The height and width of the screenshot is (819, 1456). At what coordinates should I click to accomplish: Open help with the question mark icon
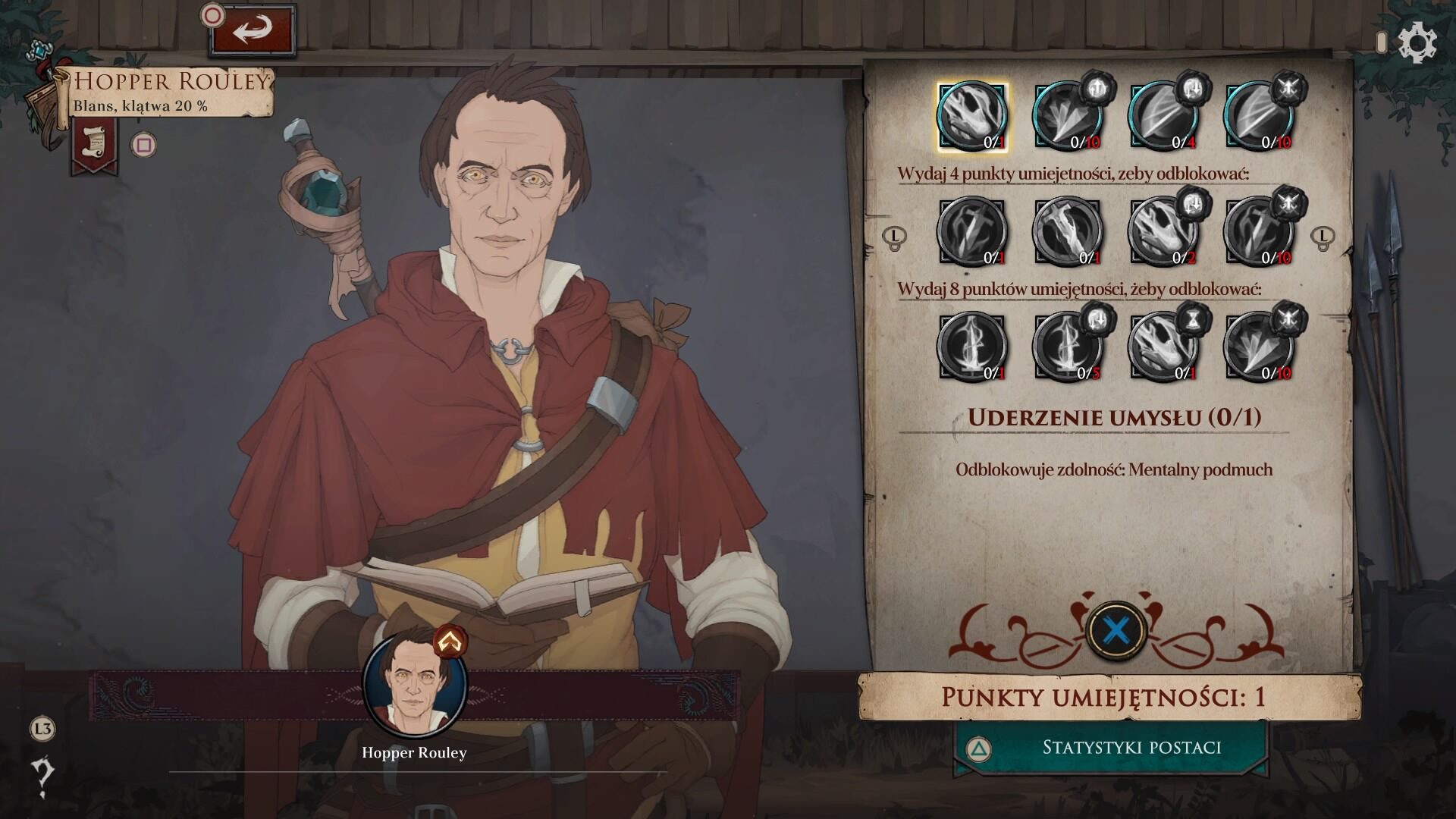pos(42,776)
